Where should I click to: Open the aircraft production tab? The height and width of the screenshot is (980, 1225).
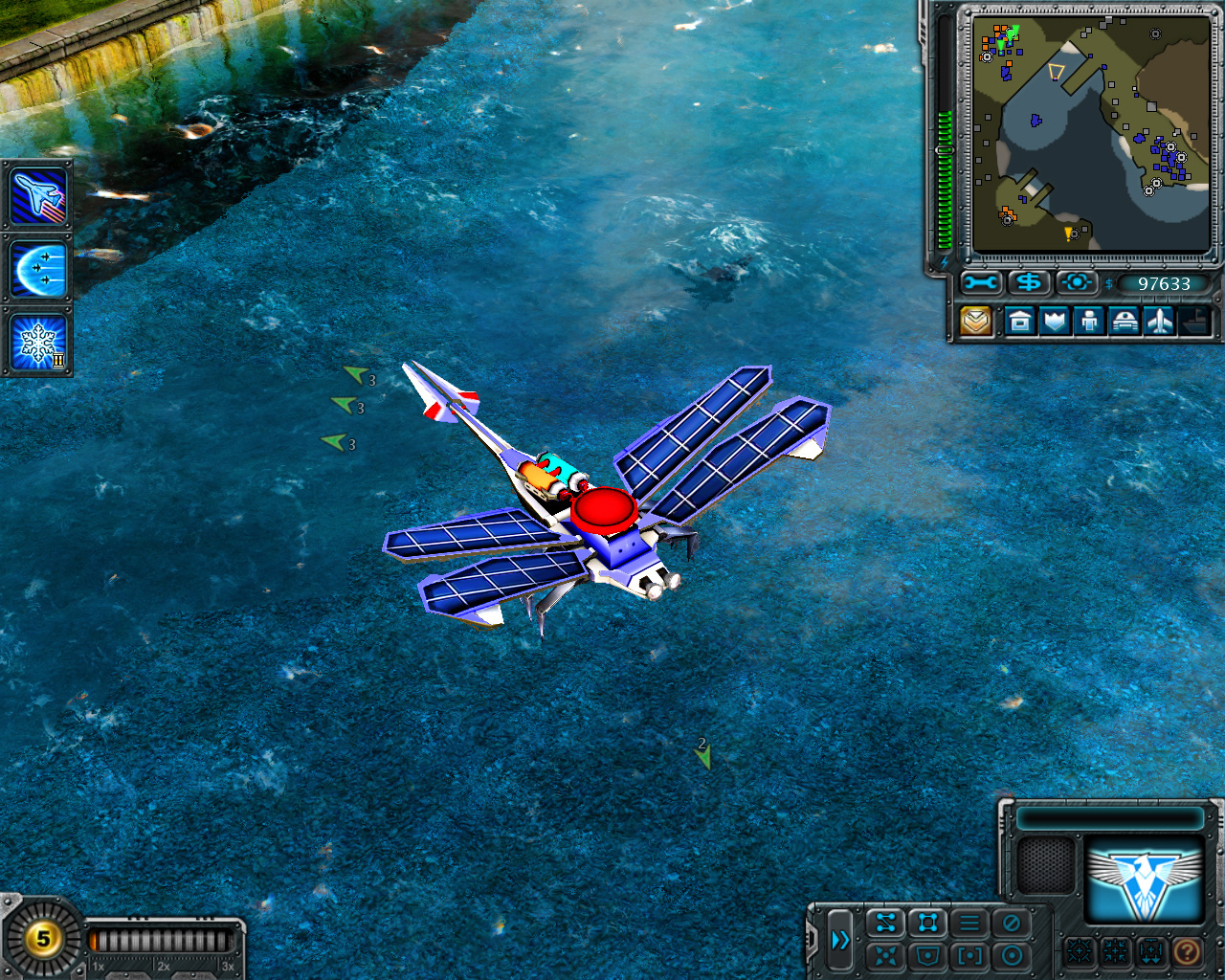[1159, 322]
